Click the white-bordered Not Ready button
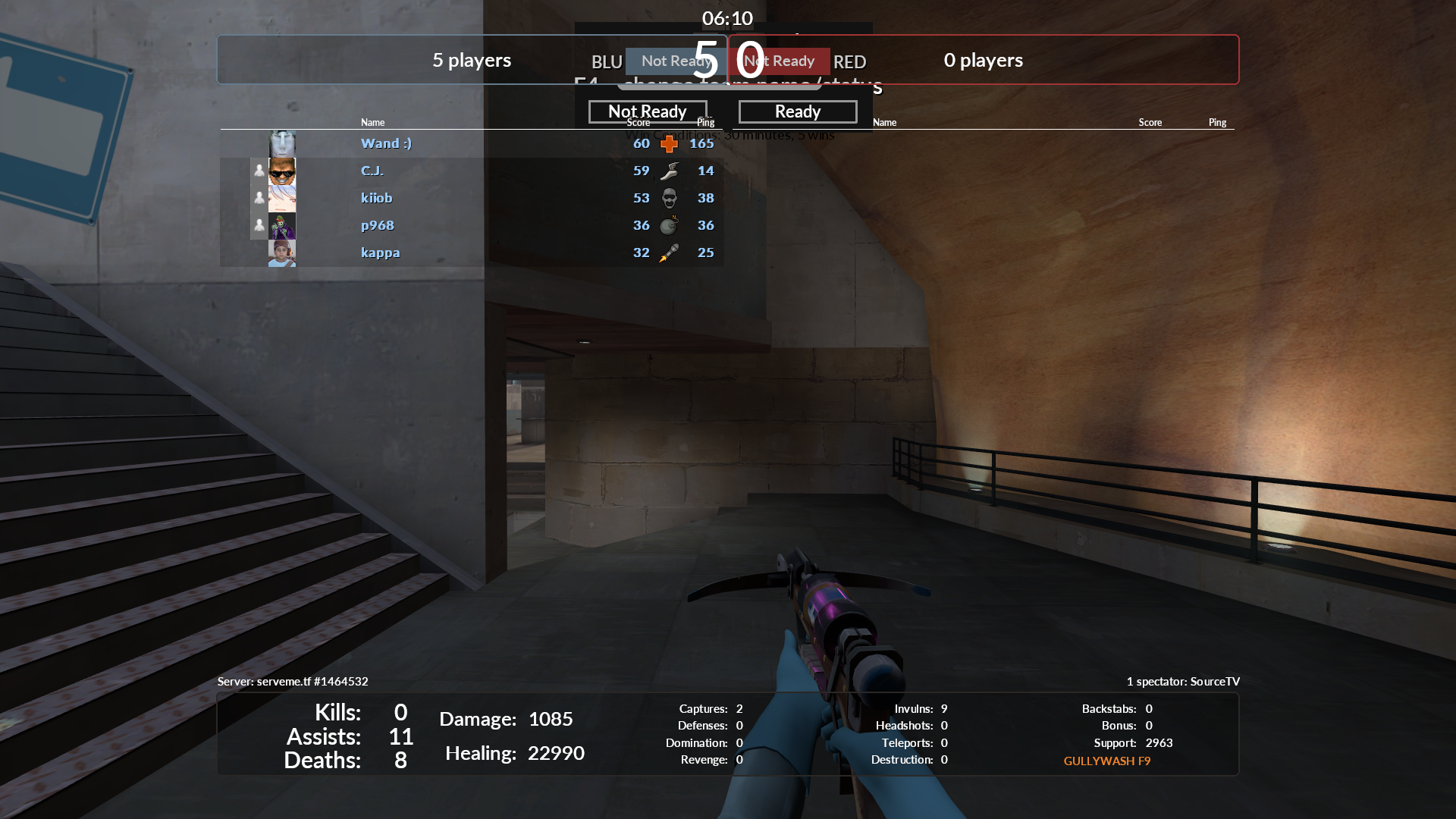The width and height of the screenshot is (1456, 819). pyautogui.click(x=647, y=111)
